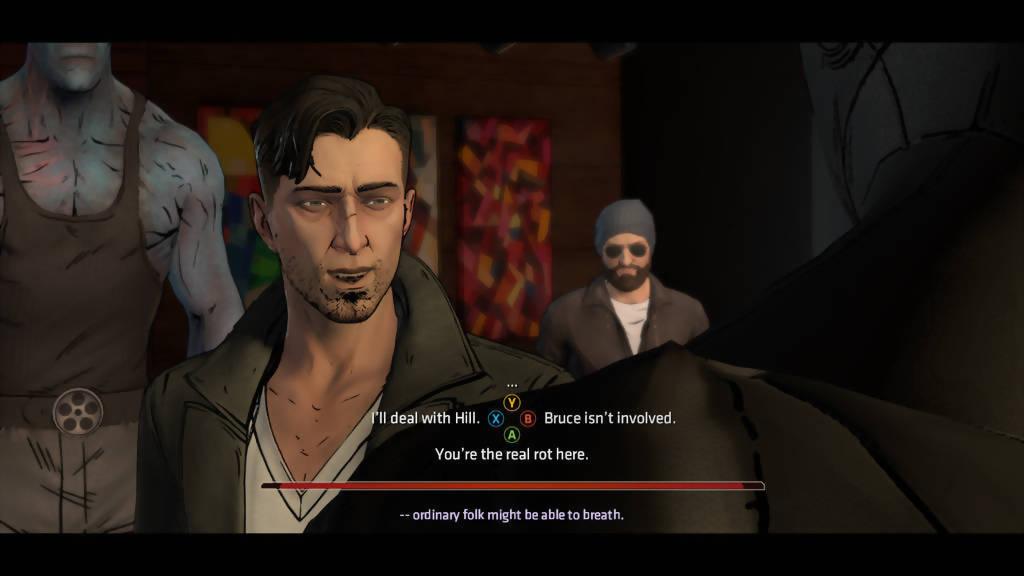Click the film reel icon
The height and width of the screenshot is (576, 1024).
pyautogui.click(x=78, y=411)
